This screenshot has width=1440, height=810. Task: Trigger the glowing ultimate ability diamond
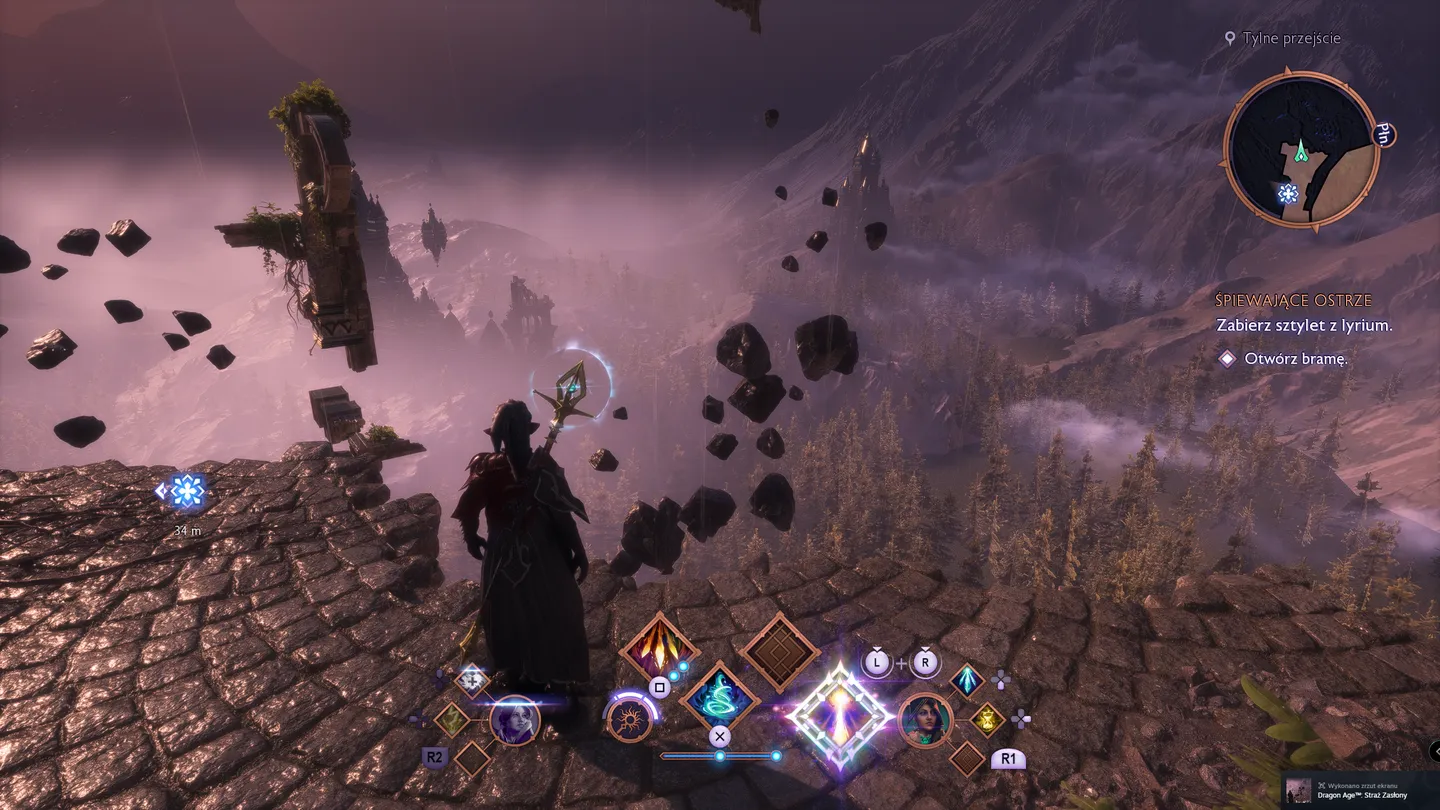pyautogui.click(x=839, y=716)
